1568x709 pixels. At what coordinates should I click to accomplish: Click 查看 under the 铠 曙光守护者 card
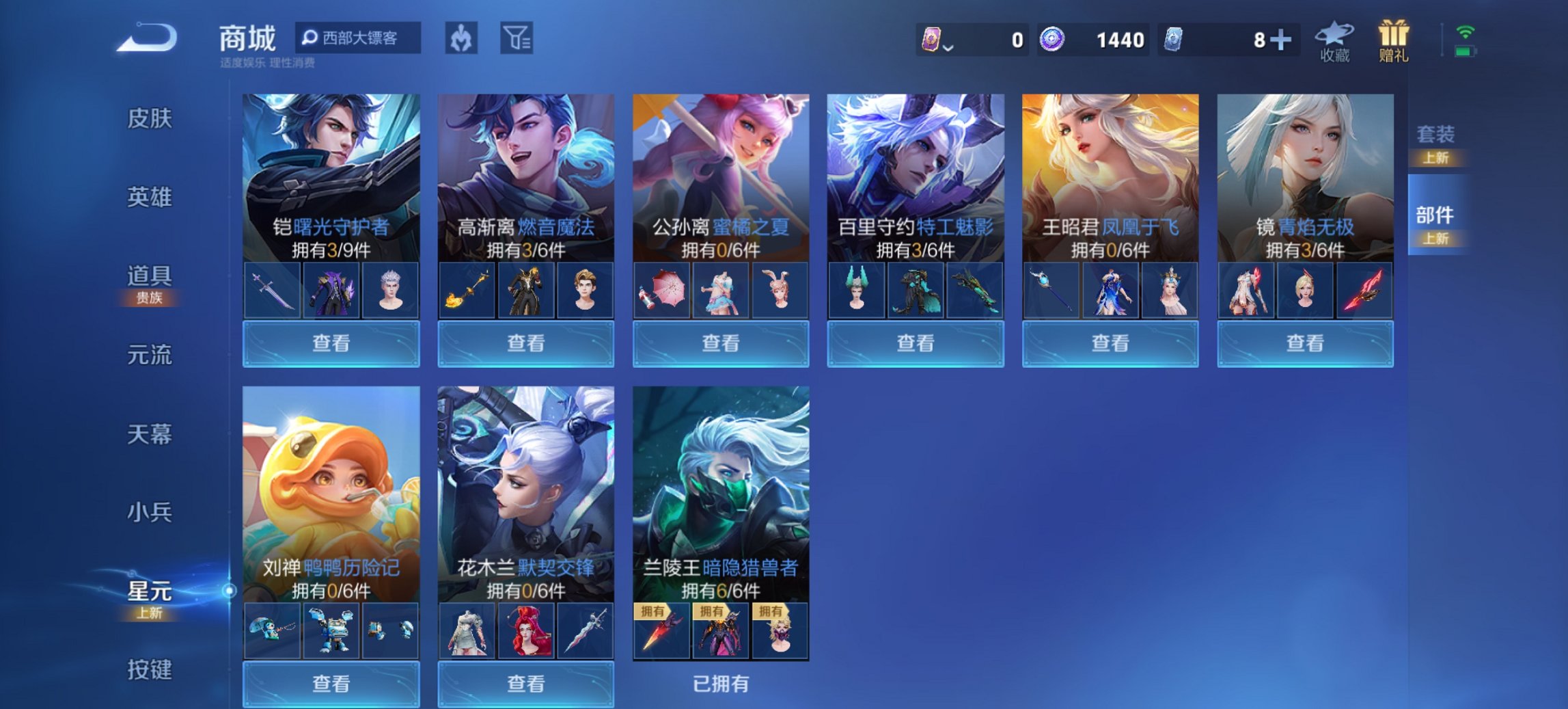coord(331,343)
